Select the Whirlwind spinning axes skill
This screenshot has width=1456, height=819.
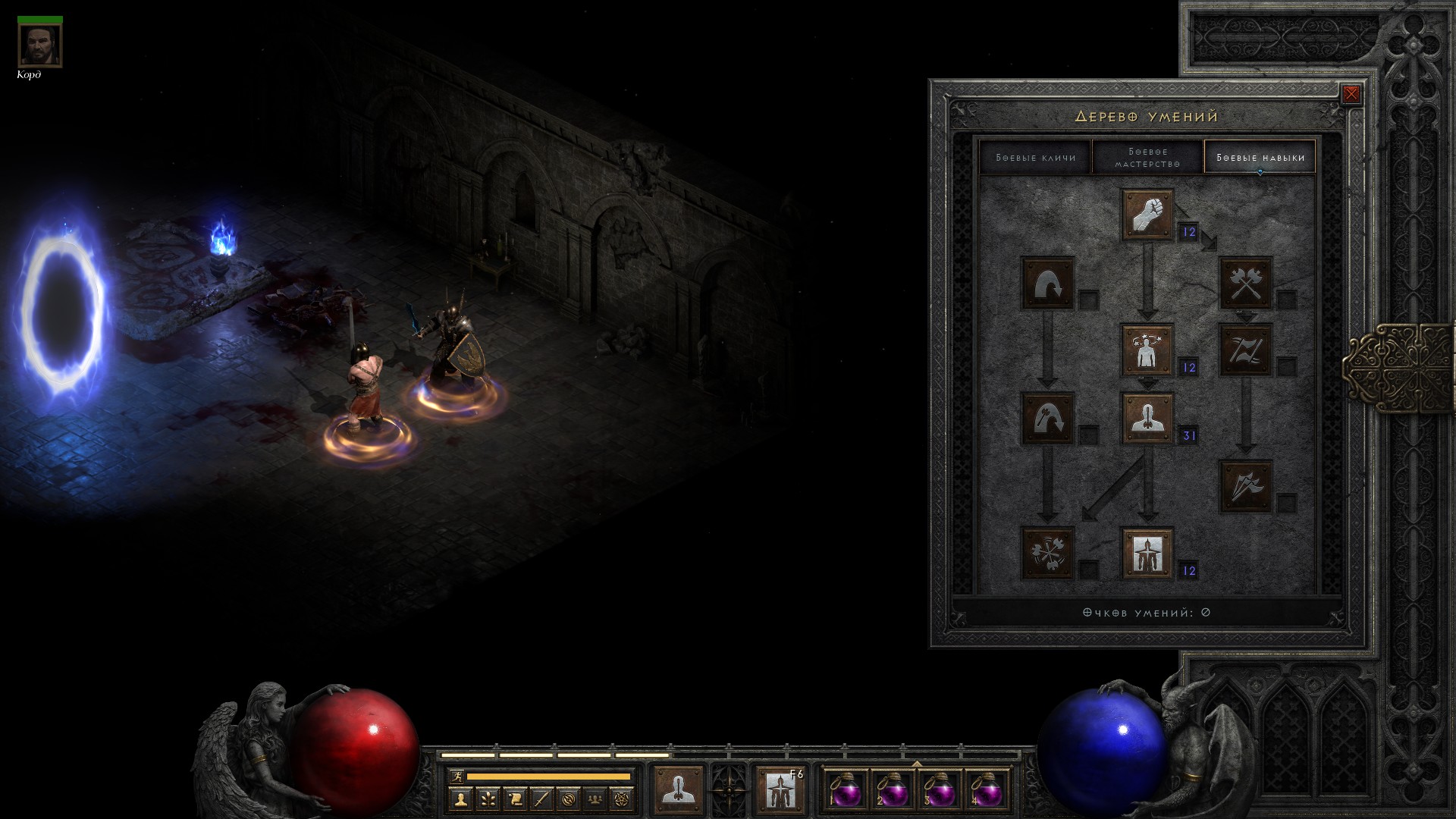(x=1048, y=554)
